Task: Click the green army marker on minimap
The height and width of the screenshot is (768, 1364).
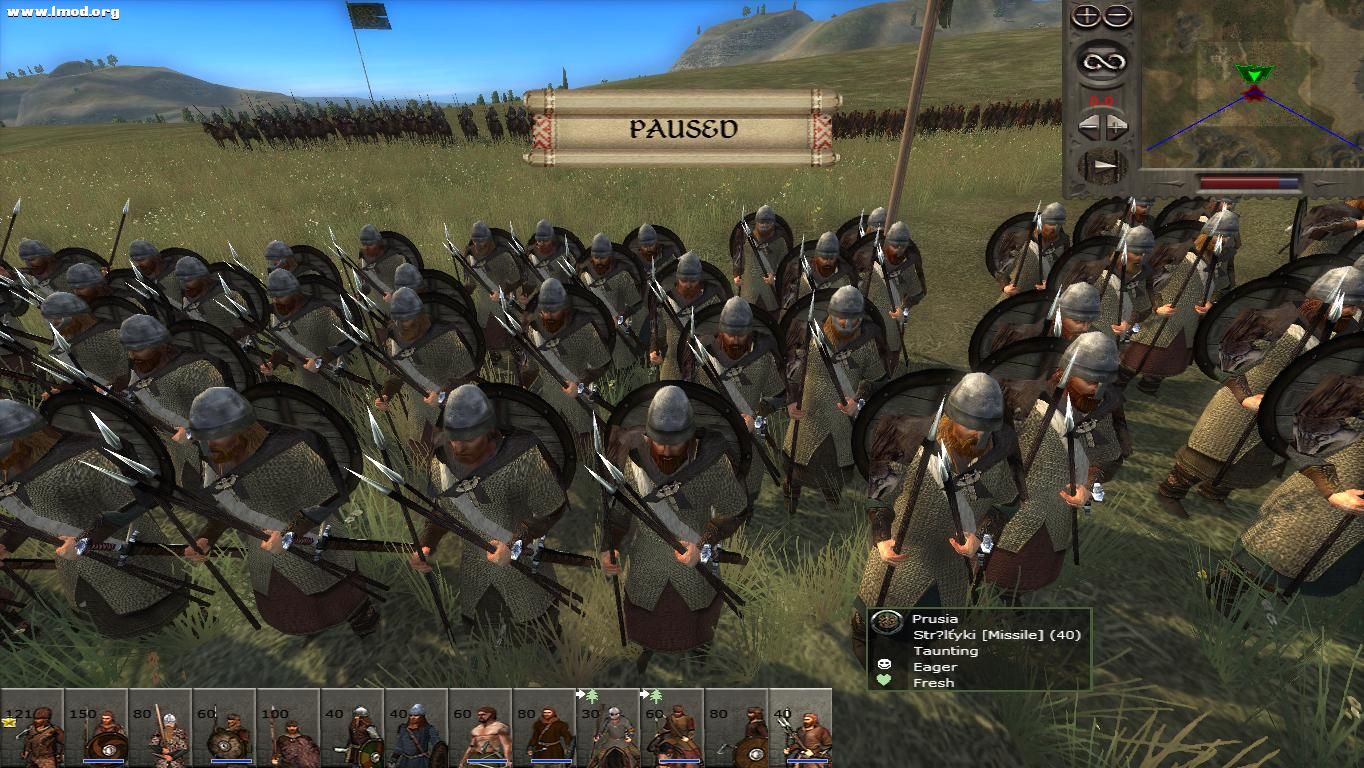Action: coord(1251,74)
